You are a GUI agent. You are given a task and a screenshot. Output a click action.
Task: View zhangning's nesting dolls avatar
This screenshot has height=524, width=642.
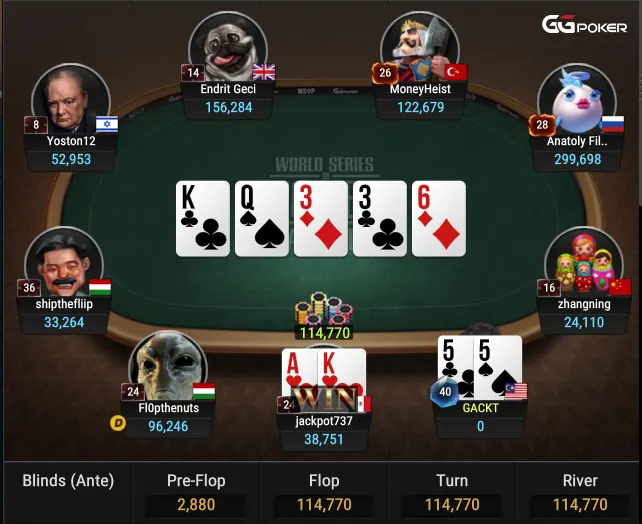coord(583,262)
